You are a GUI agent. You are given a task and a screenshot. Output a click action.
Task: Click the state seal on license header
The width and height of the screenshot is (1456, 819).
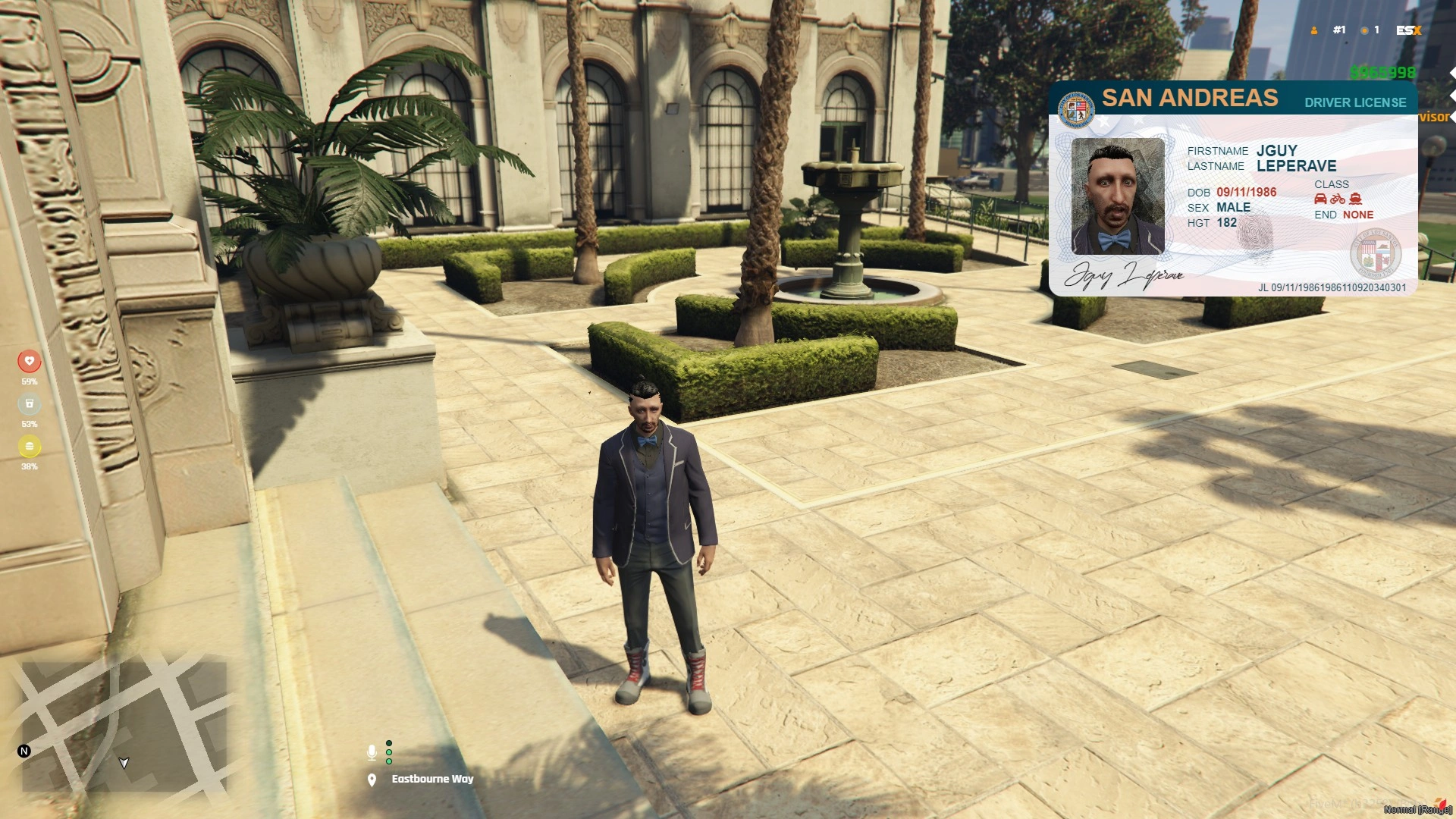click(x=1076, y=110)
